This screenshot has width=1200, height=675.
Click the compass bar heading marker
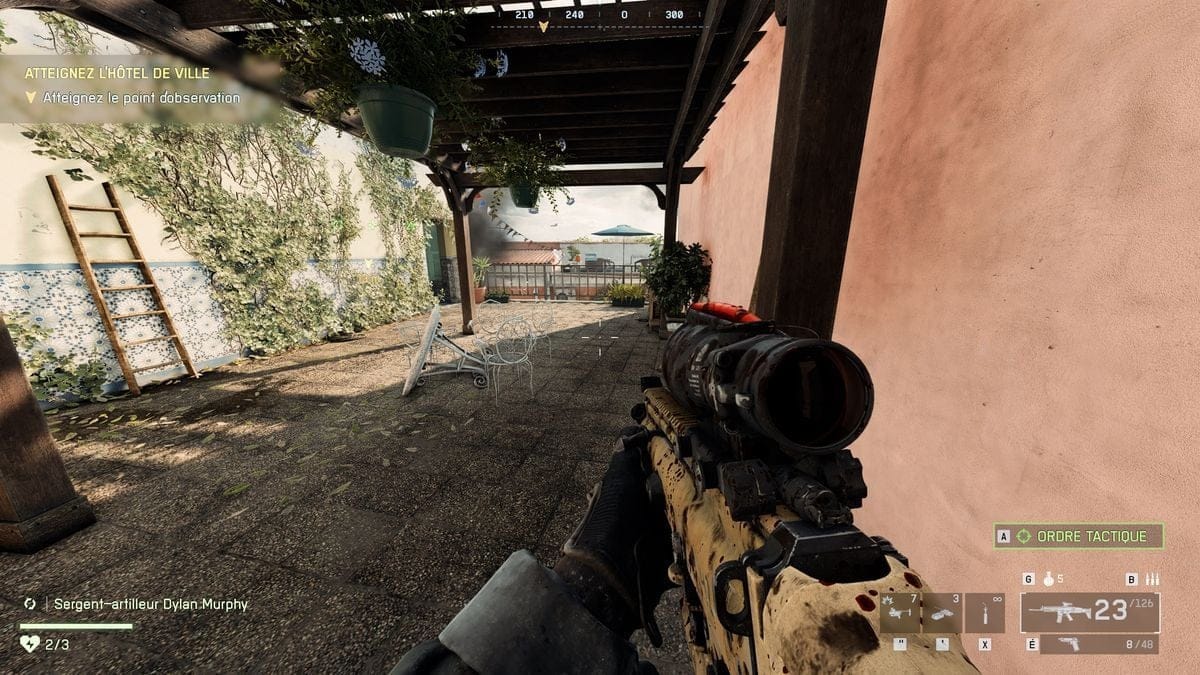[543, 27]
